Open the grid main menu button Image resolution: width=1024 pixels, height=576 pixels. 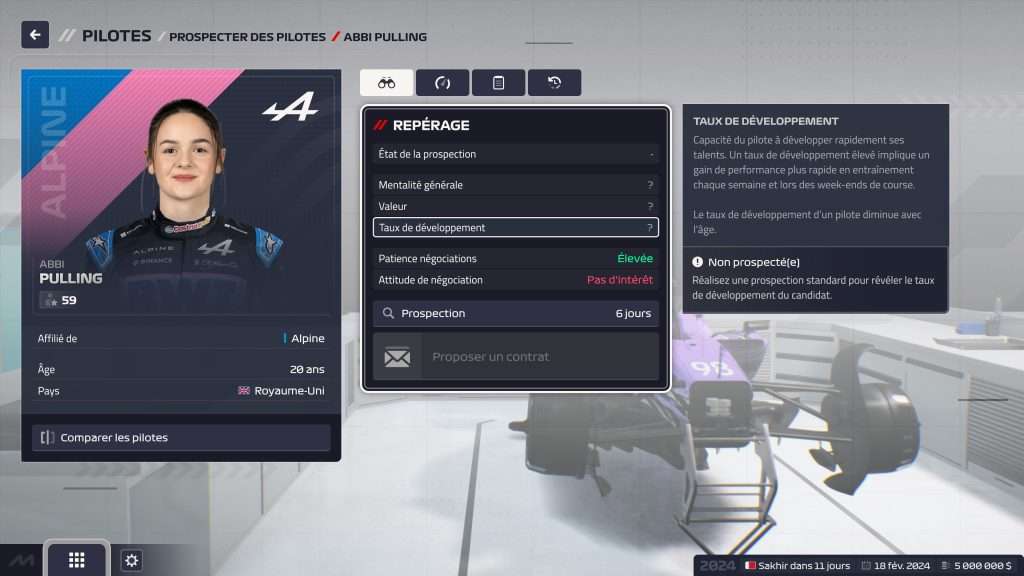[x=76, y=560]
